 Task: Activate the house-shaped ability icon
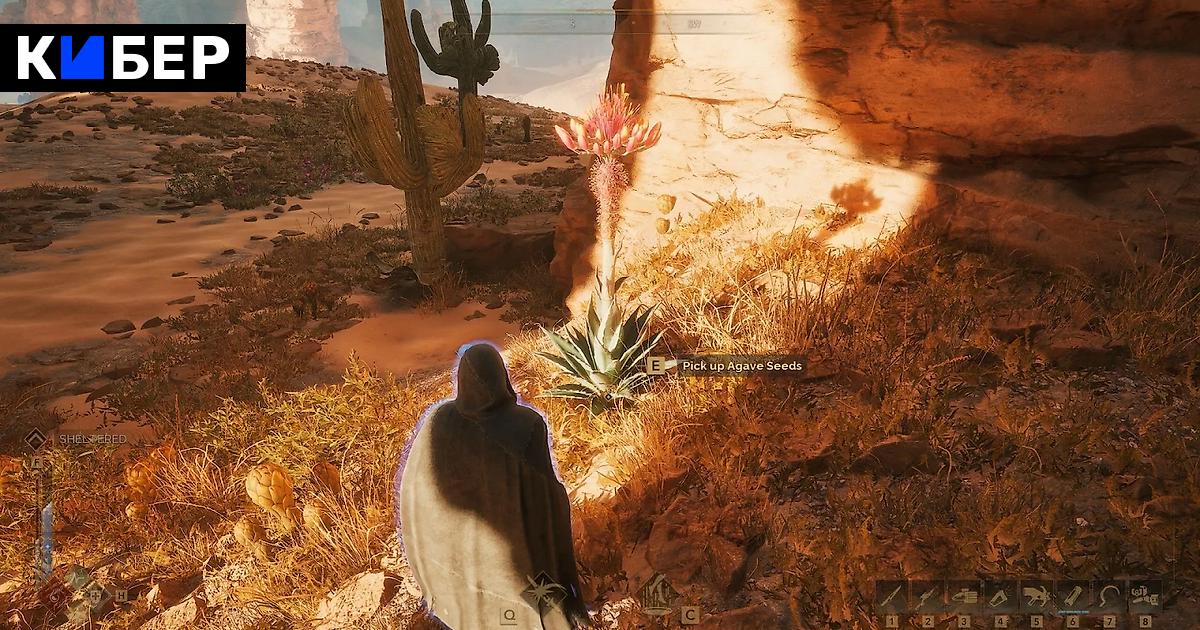[659, 593]
